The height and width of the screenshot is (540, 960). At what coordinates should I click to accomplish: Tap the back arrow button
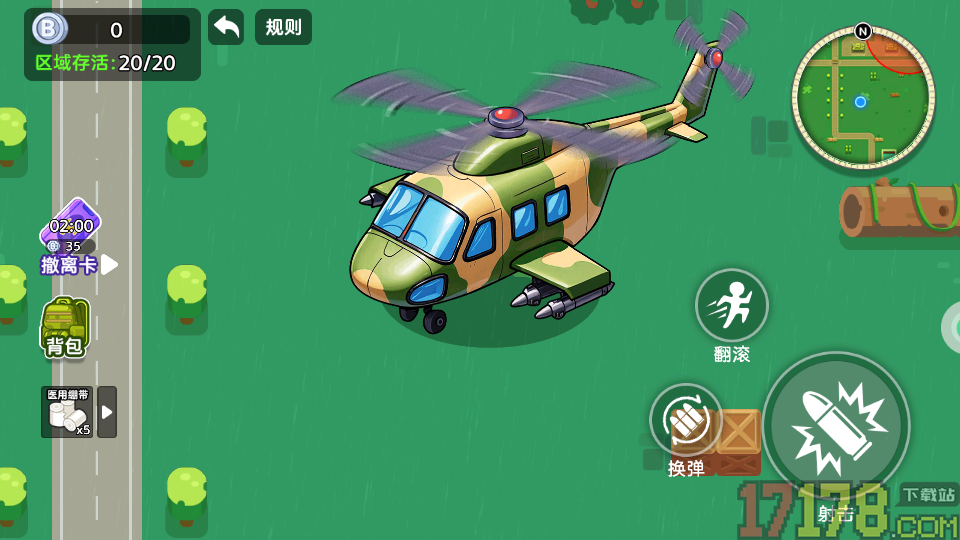click(226, 27)
